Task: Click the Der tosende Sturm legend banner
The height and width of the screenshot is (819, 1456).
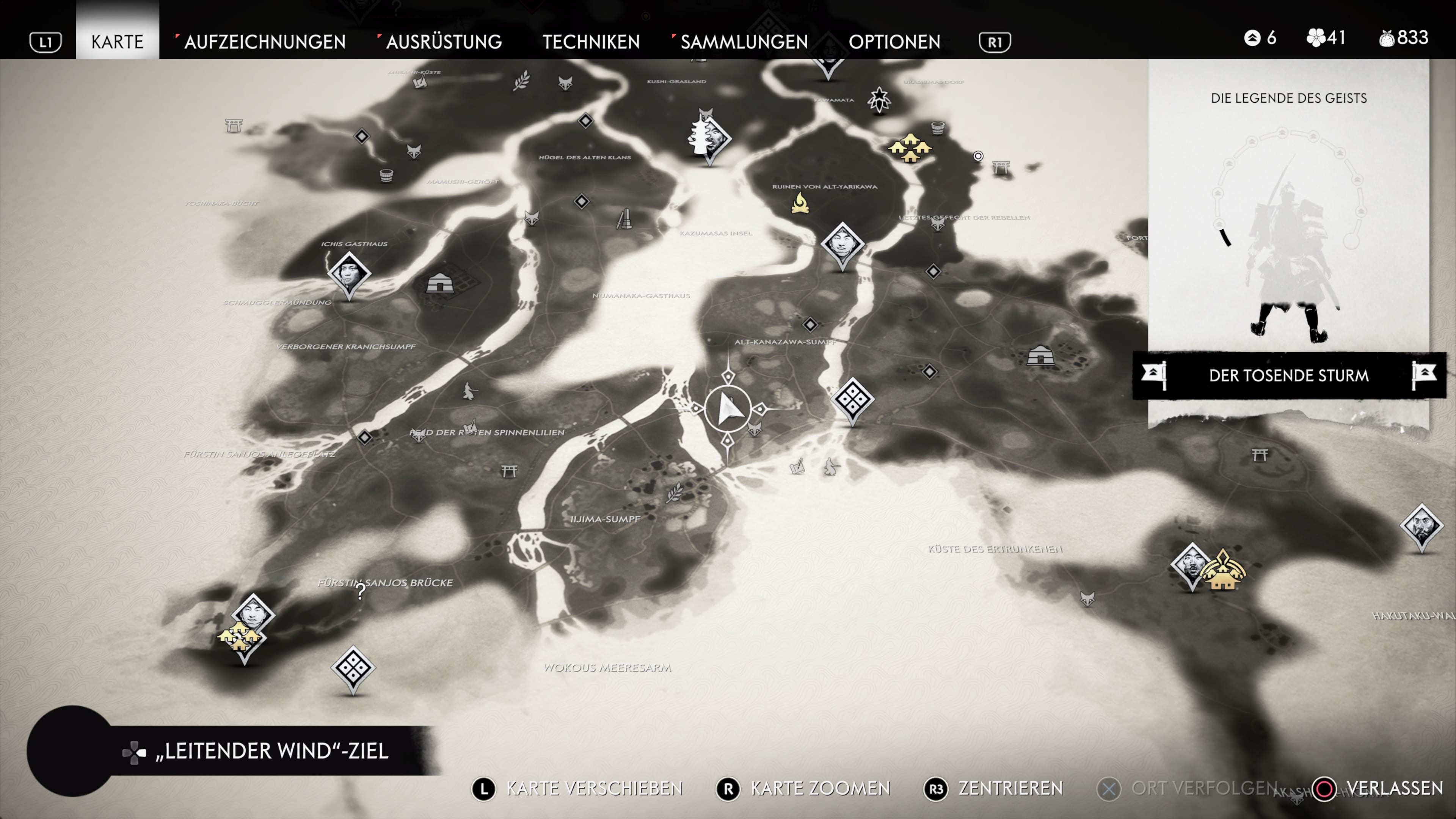Action: click(x=1288, y=375)
